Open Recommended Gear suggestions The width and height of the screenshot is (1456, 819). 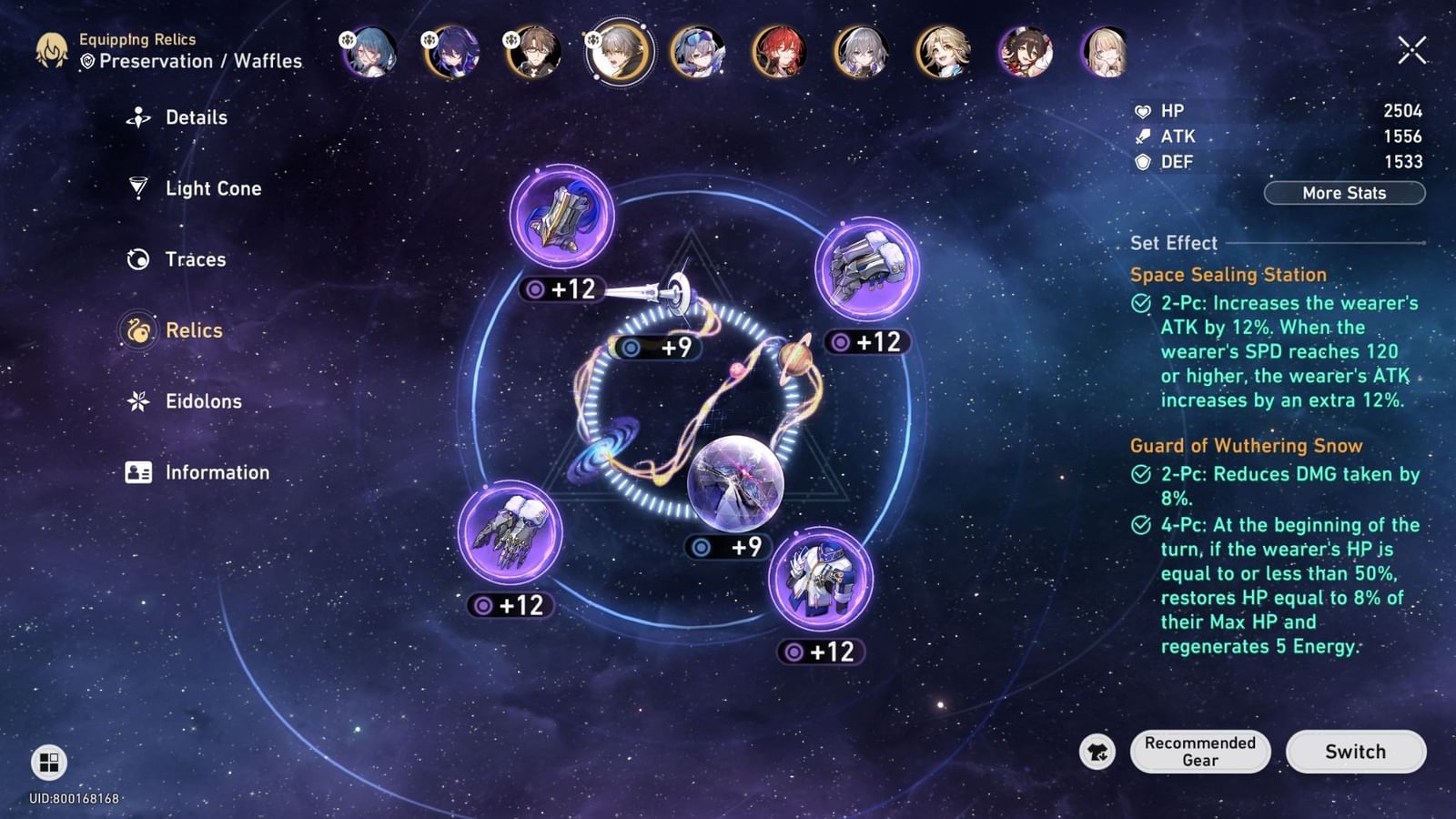(x=1199, y=752)
